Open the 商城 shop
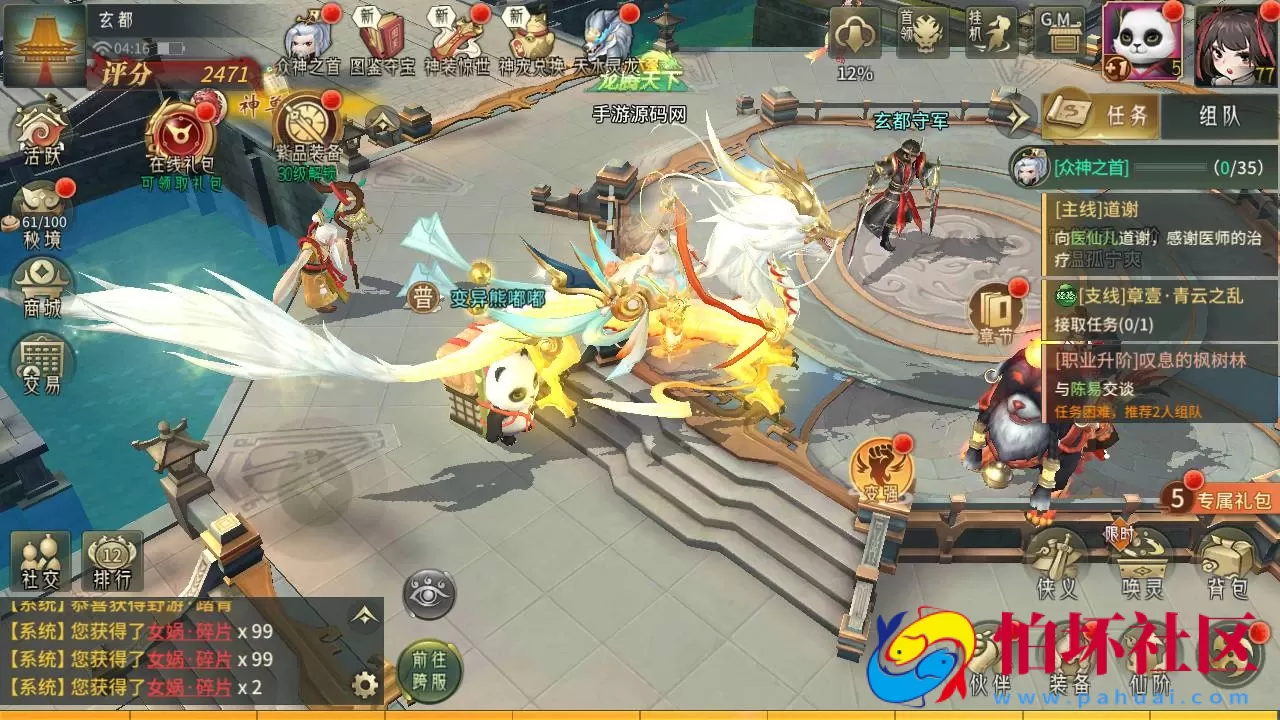 (x=42, y=285)
